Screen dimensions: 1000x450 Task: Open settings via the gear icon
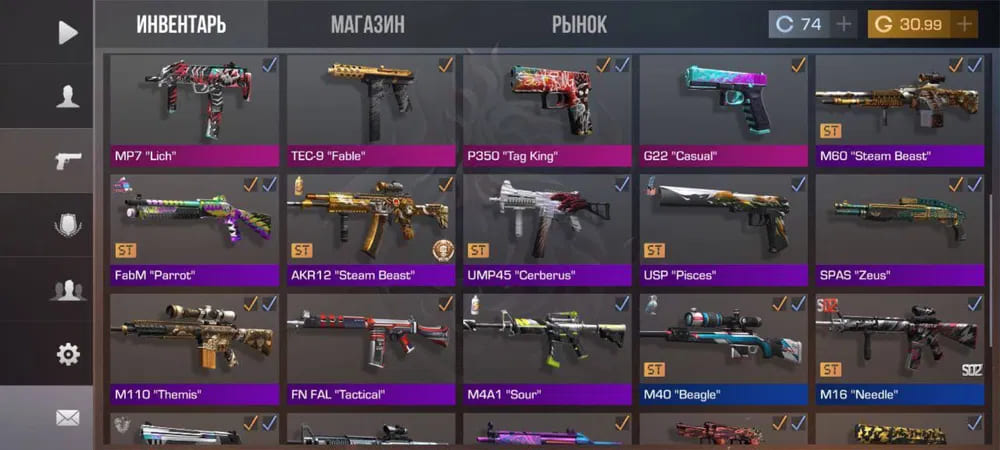pyautogui.click(x=67, y=354)
